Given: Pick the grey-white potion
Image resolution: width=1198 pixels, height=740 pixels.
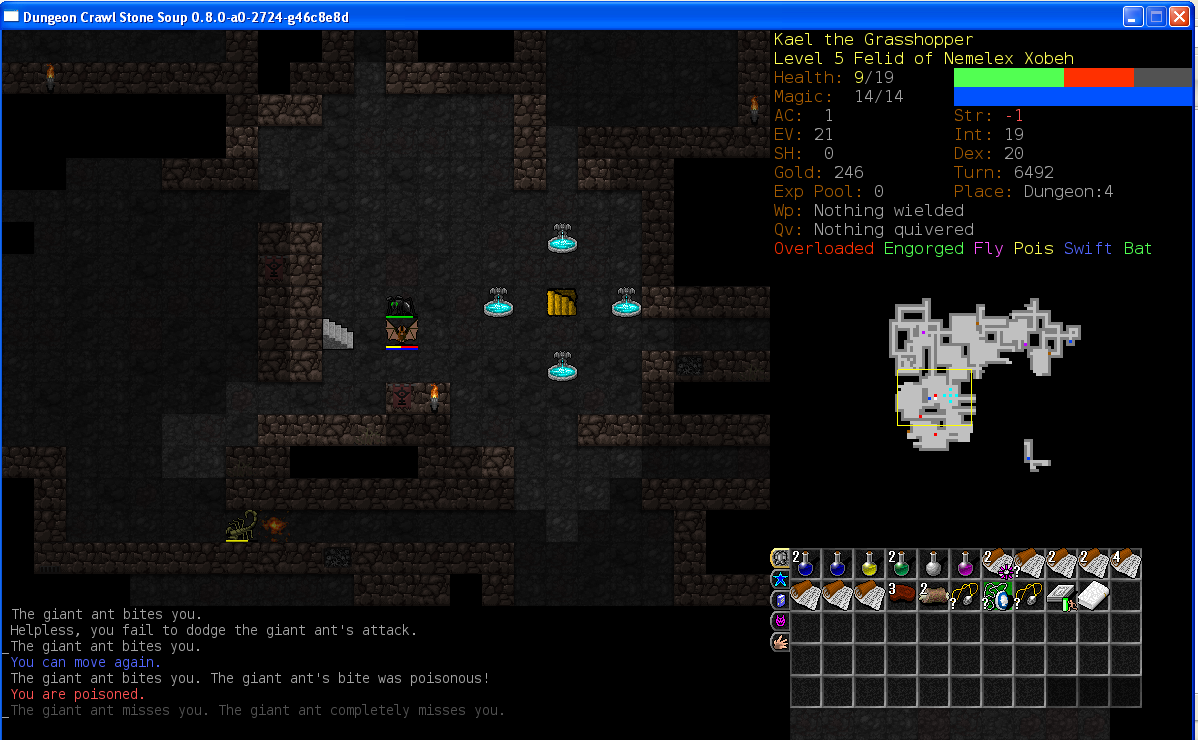Looking at the screenshot, I should point(934,564).
